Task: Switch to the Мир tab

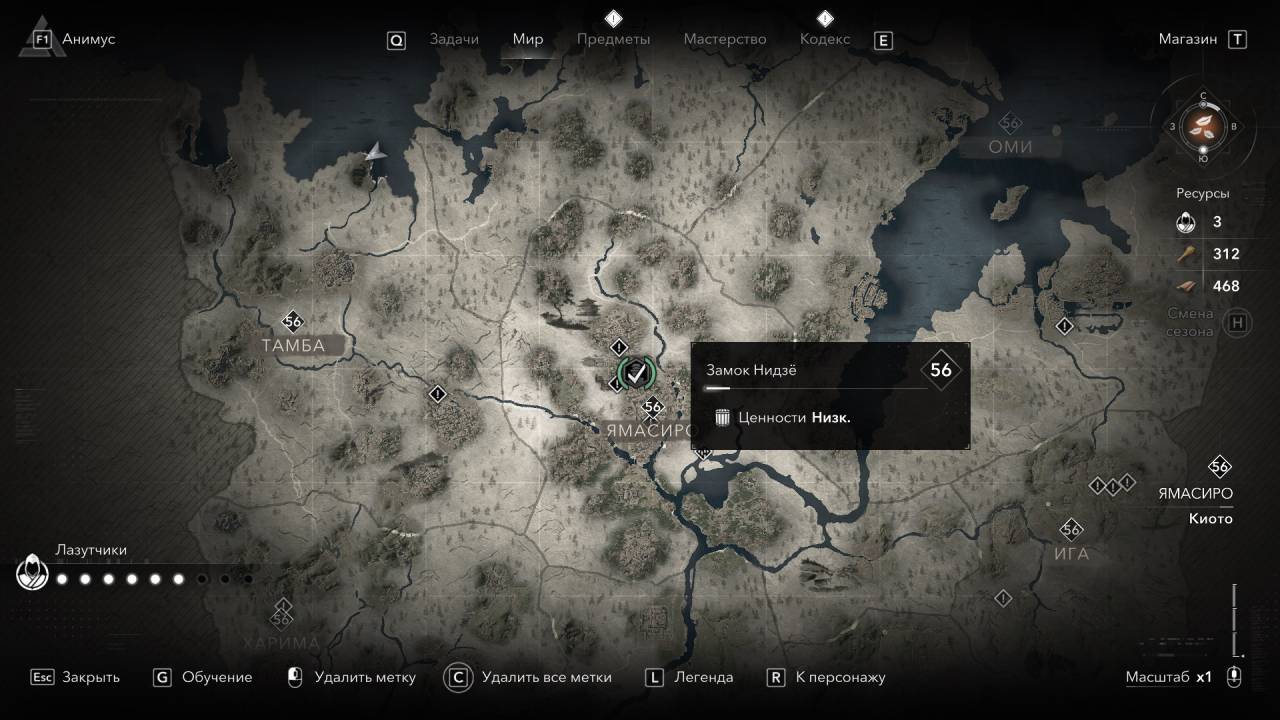Action: [x=528, y=39]
